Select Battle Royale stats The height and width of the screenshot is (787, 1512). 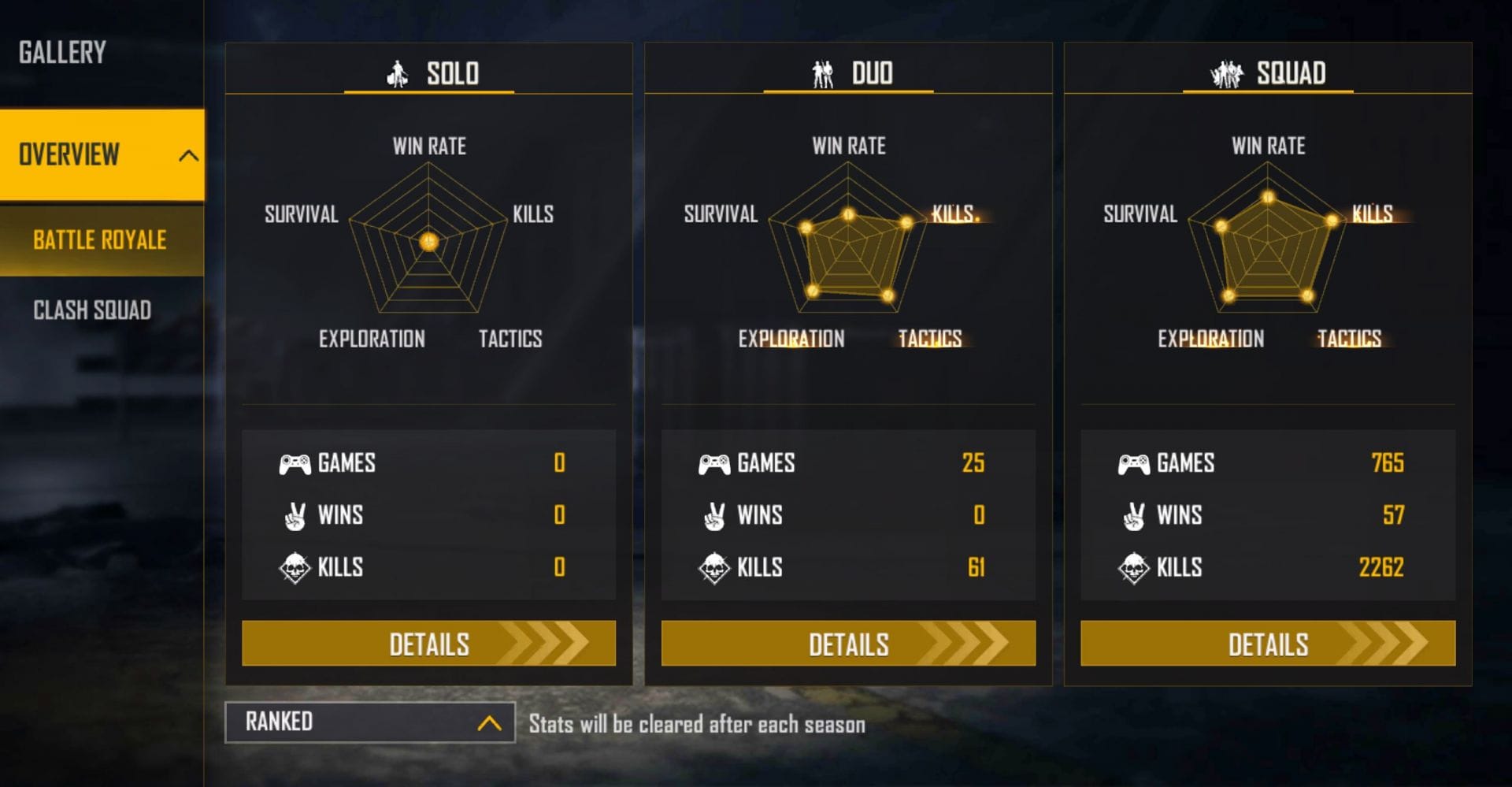pos(100,240)
